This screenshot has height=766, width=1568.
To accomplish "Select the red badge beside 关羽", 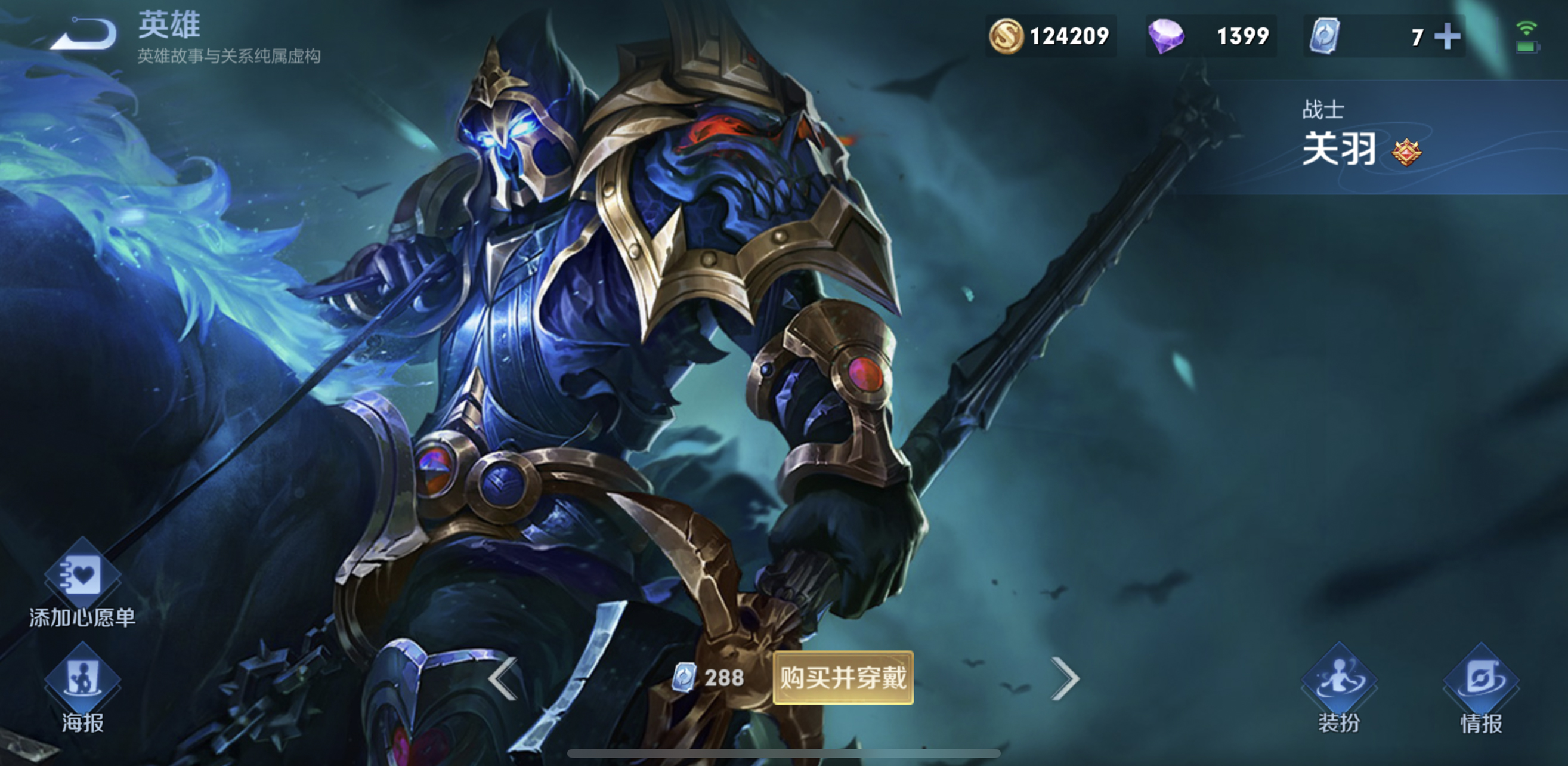I will (x=1406, y=152).
